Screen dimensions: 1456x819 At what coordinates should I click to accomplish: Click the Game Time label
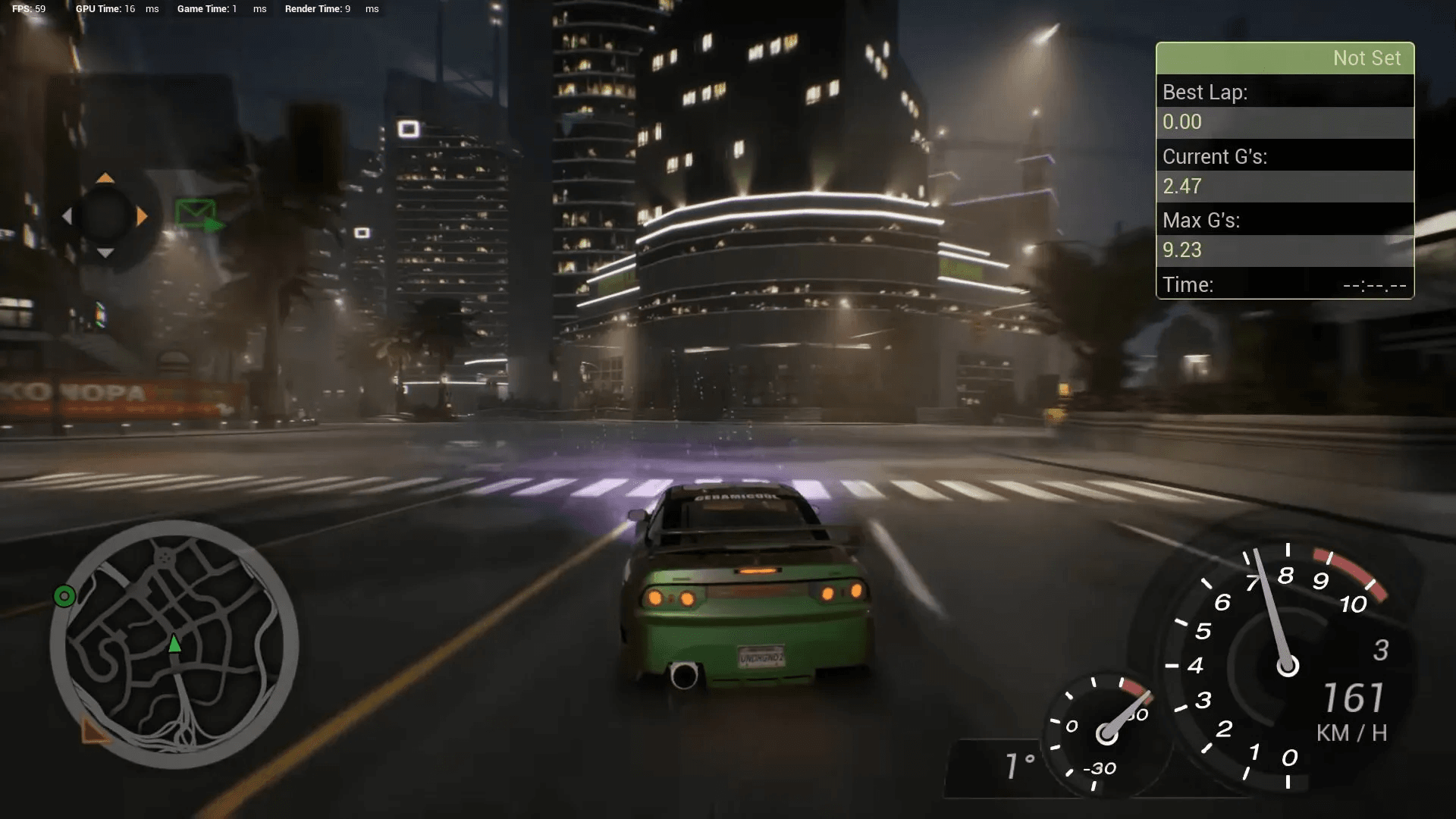coord(202,9)
